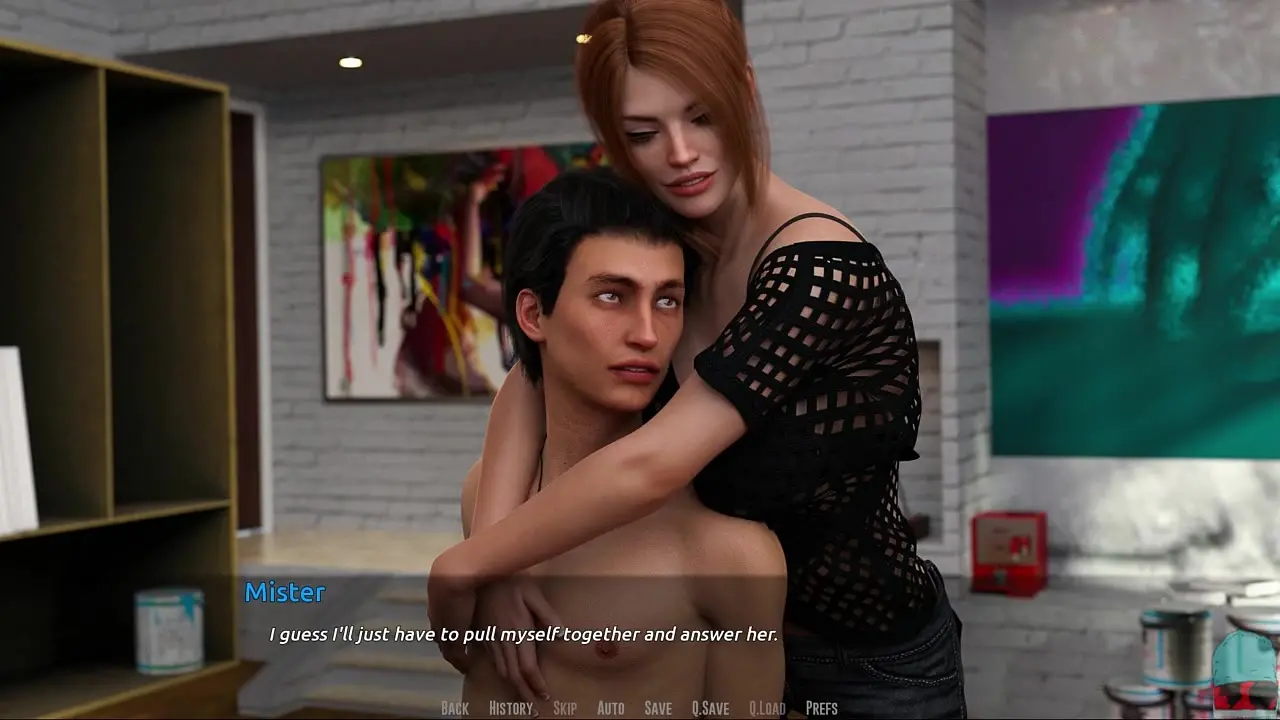Quick load with Q.Load
Image resolution: width=1280 pixels, height=720 pixels.
767,708
